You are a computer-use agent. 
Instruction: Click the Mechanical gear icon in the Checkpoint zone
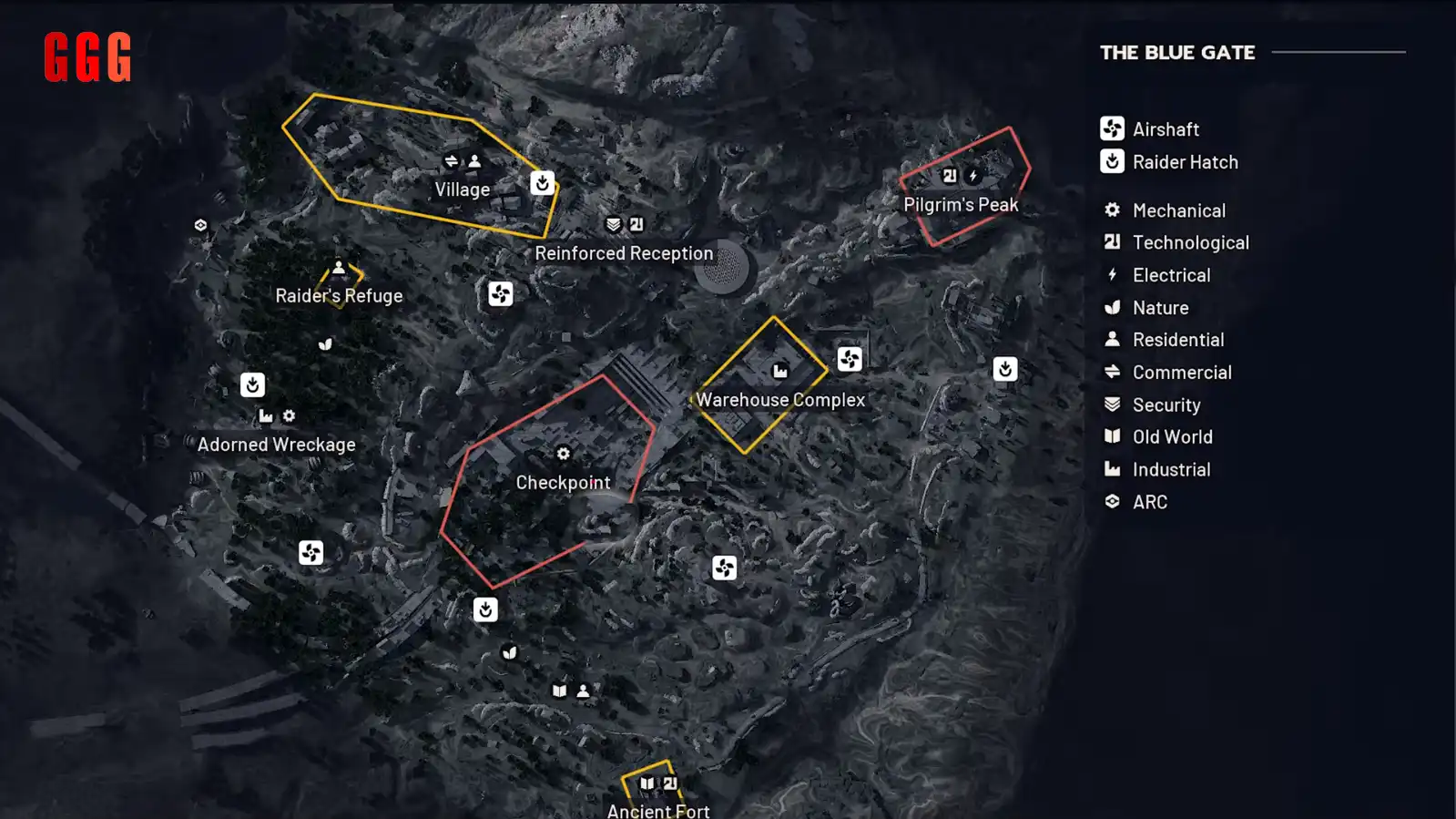pos(563,452)
